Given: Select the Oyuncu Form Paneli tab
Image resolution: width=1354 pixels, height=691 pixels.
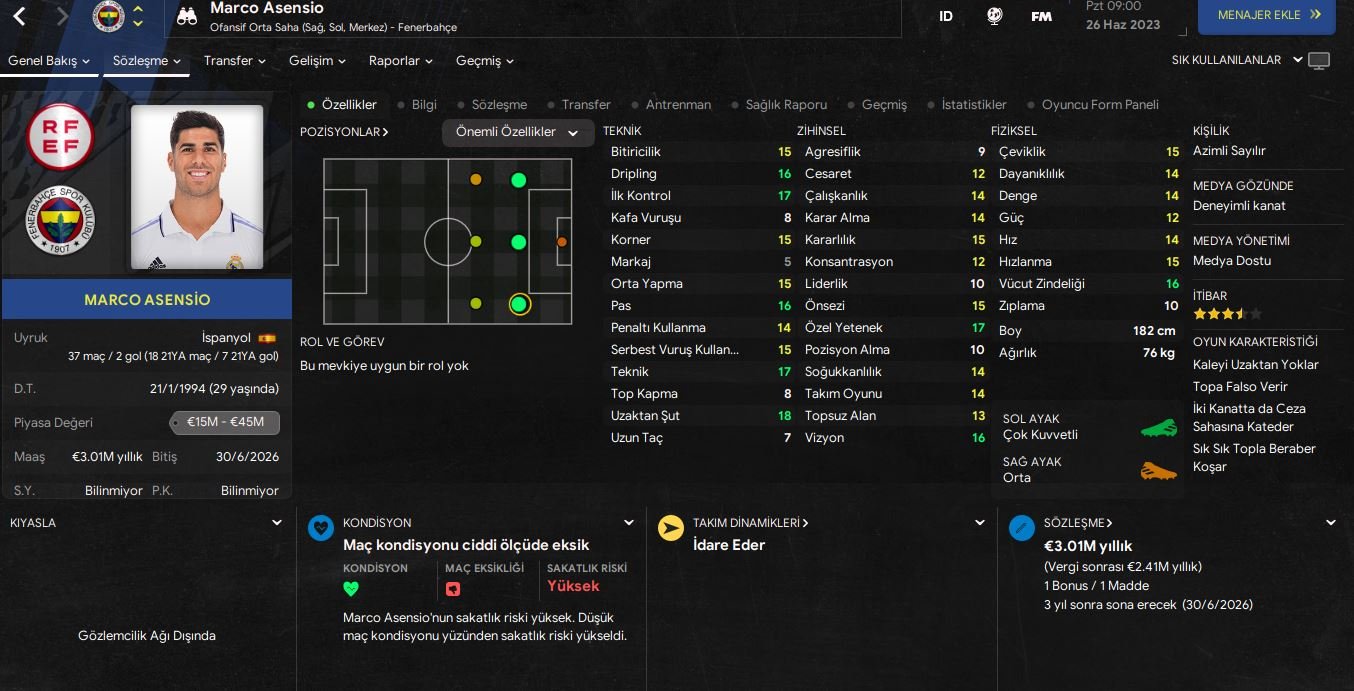Looking at the screenshot, I should (1100, 105).
